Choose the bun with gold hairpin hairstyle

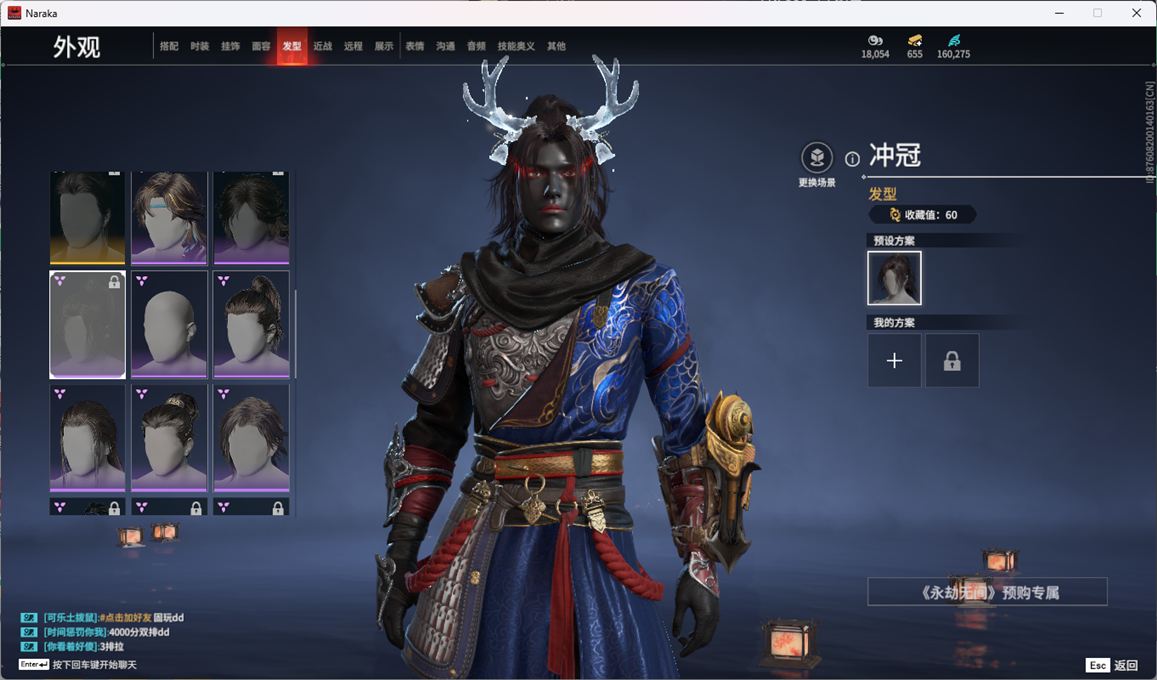coord(169,437)
